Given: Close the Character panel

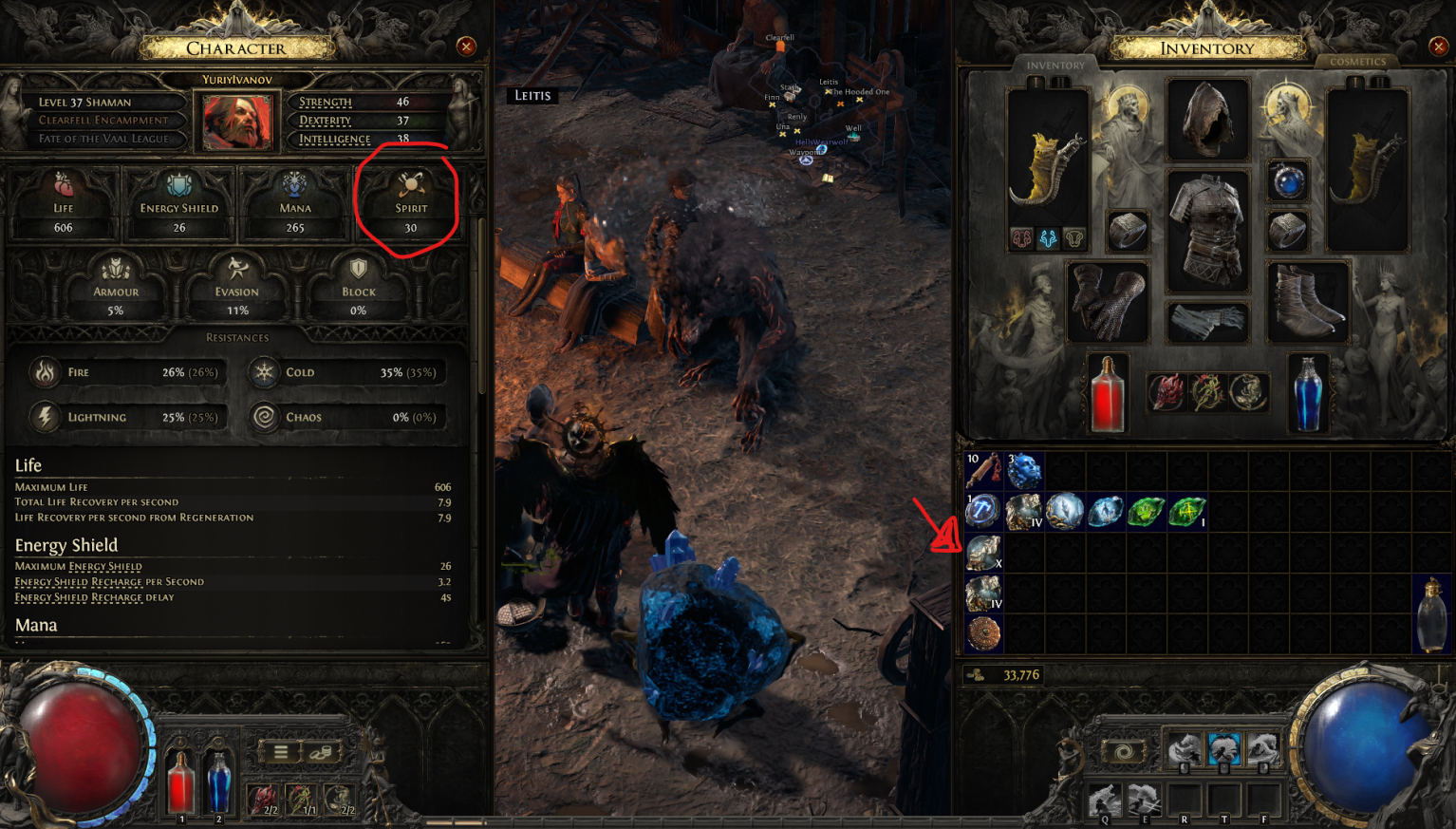Looking at the screenshot, I should tap(466, 47).
